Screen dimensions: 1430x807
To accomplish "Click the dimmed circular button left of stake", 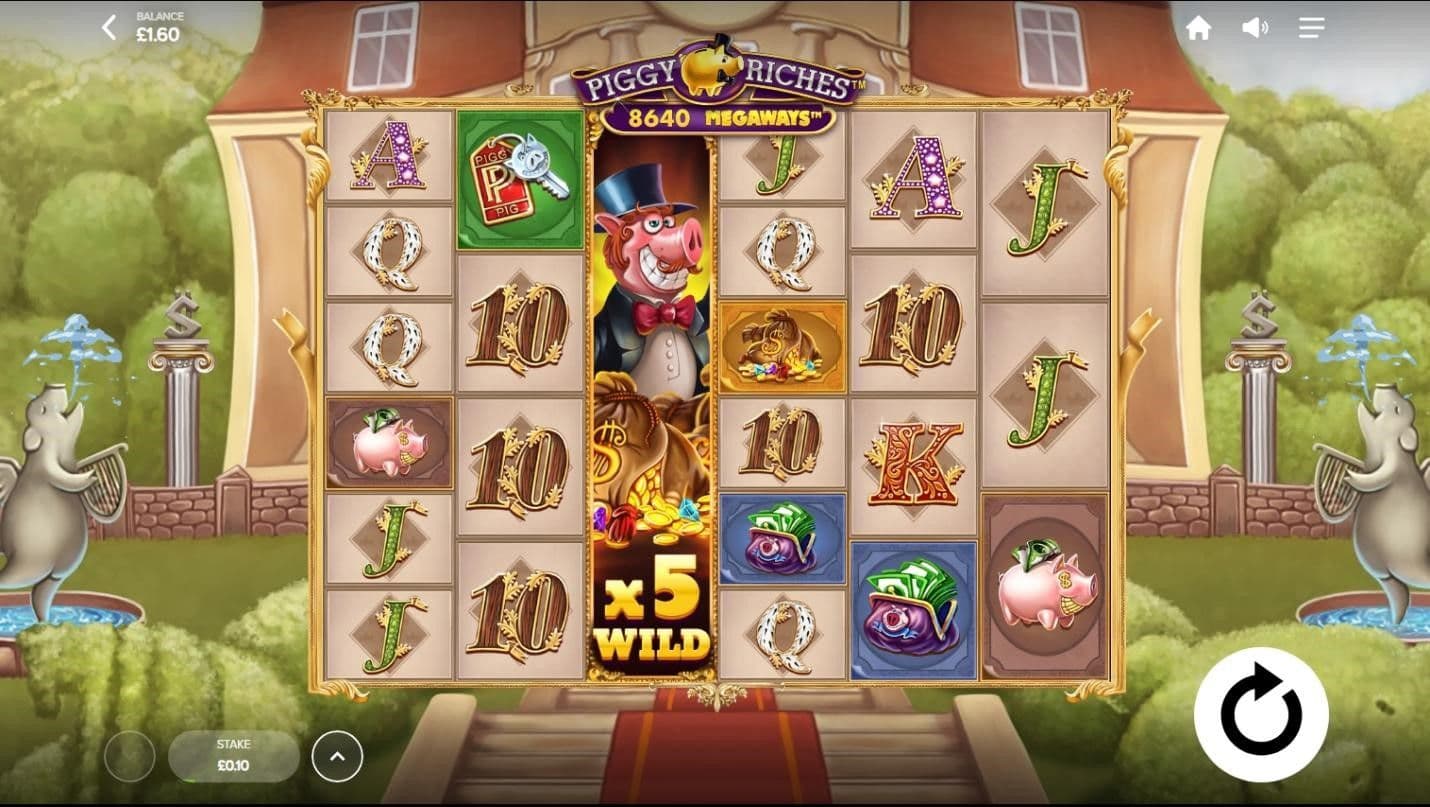I will pyautogui.click(x=130, y=756).
